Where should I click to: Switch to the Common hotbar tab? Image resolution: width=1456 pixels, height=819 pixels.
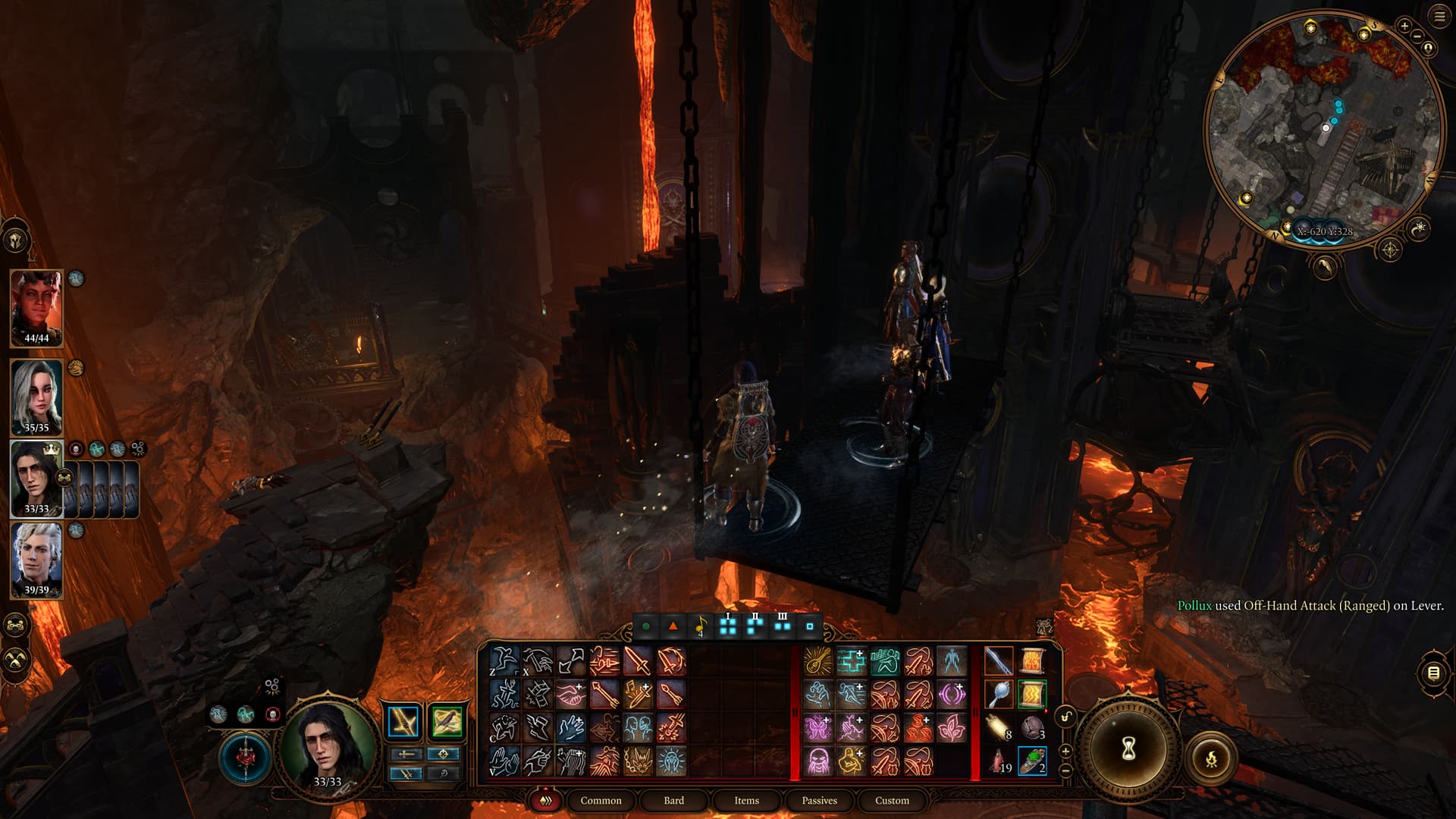coord(601,800)
